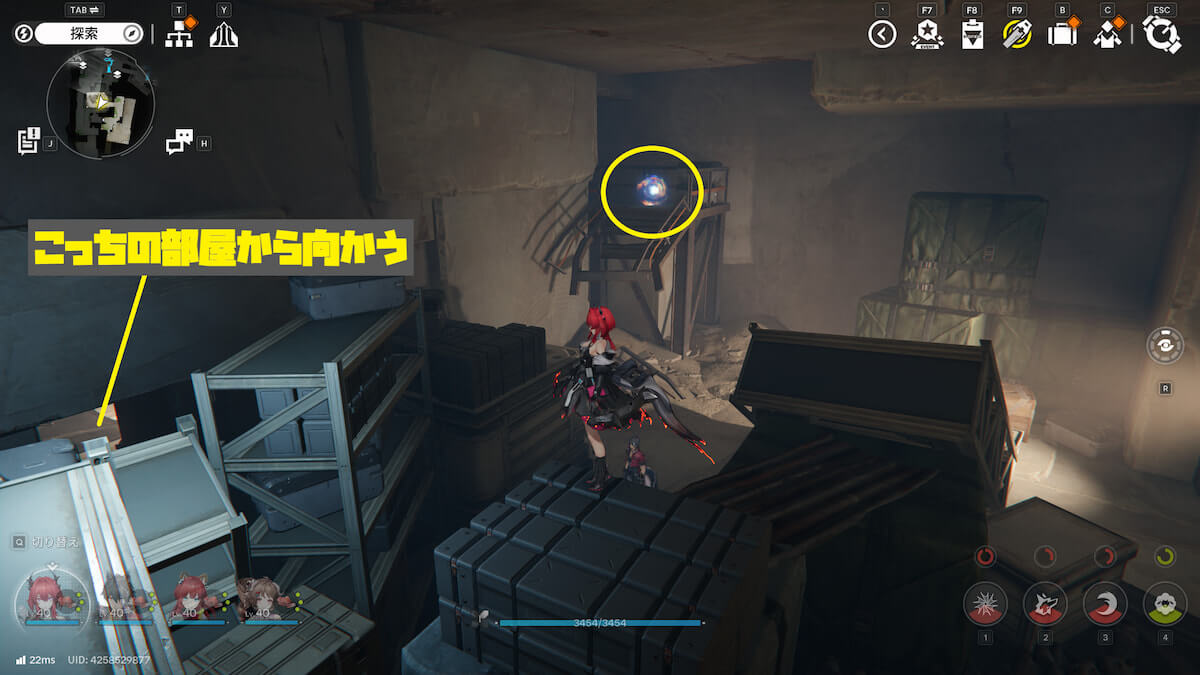Activate the third skill with crescent icon
The height and width of the screenshot is (675, 1200).
pyautogui.click(x=1105, y=603)
